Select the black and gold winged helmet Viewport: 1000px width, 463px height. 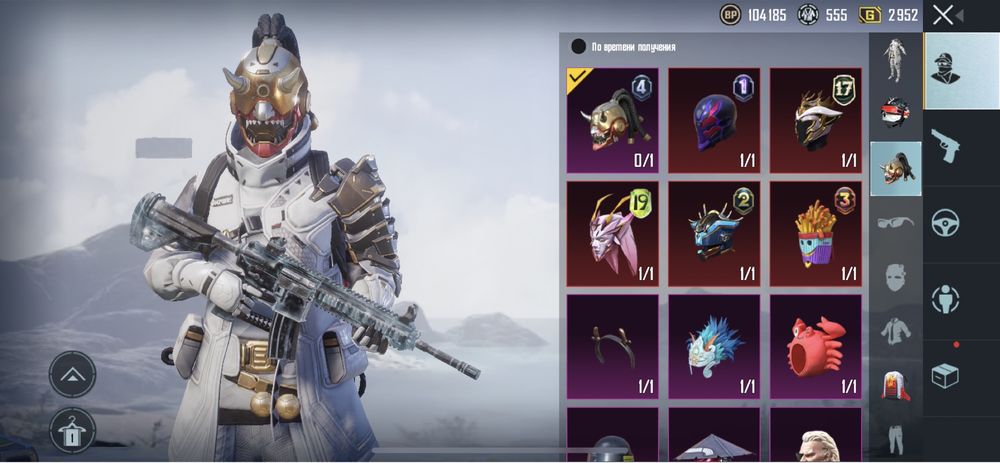point(815,120)
